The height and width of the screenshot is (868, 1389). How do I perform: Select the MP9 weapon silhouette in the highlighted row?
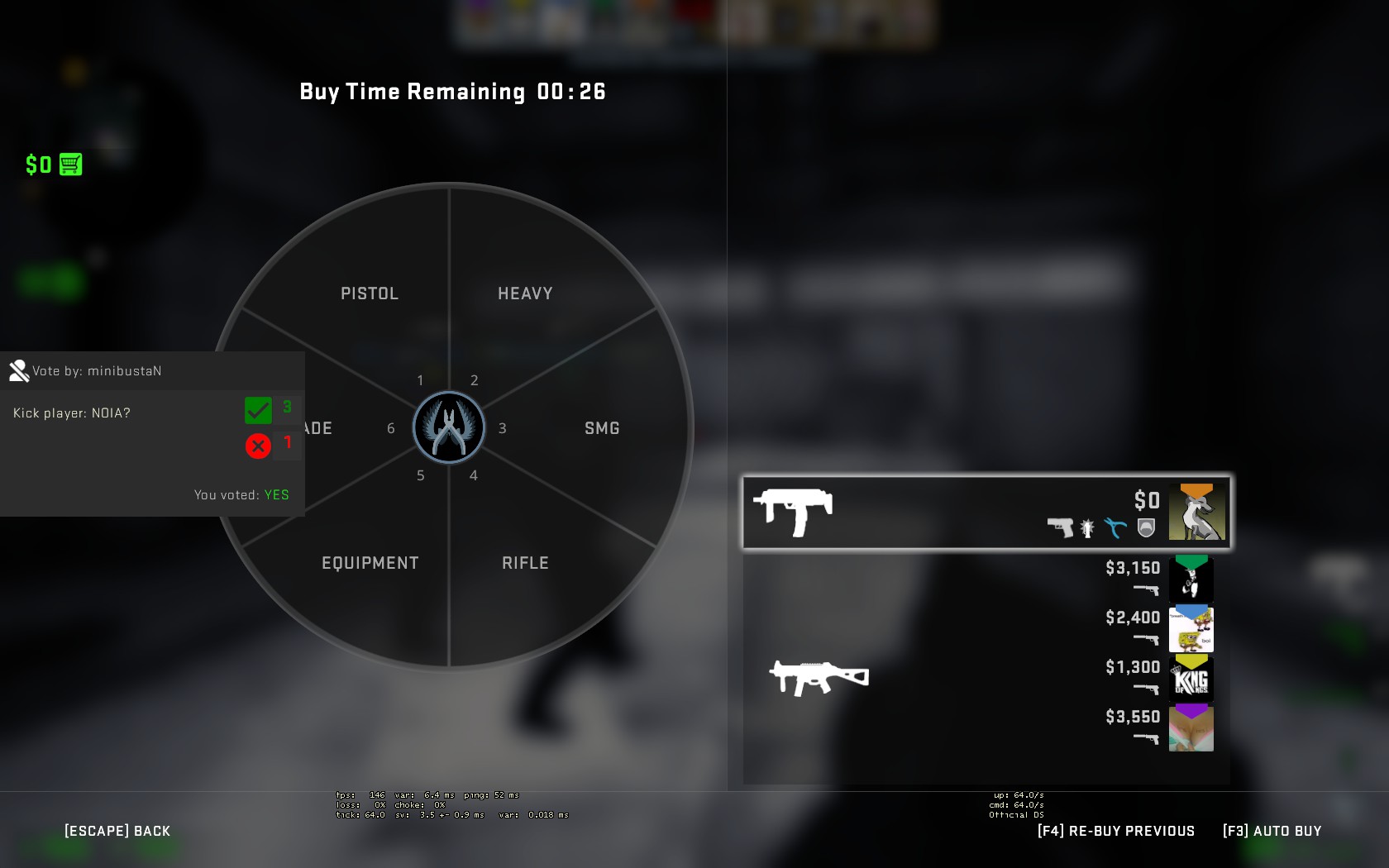(x=795, y=510)
